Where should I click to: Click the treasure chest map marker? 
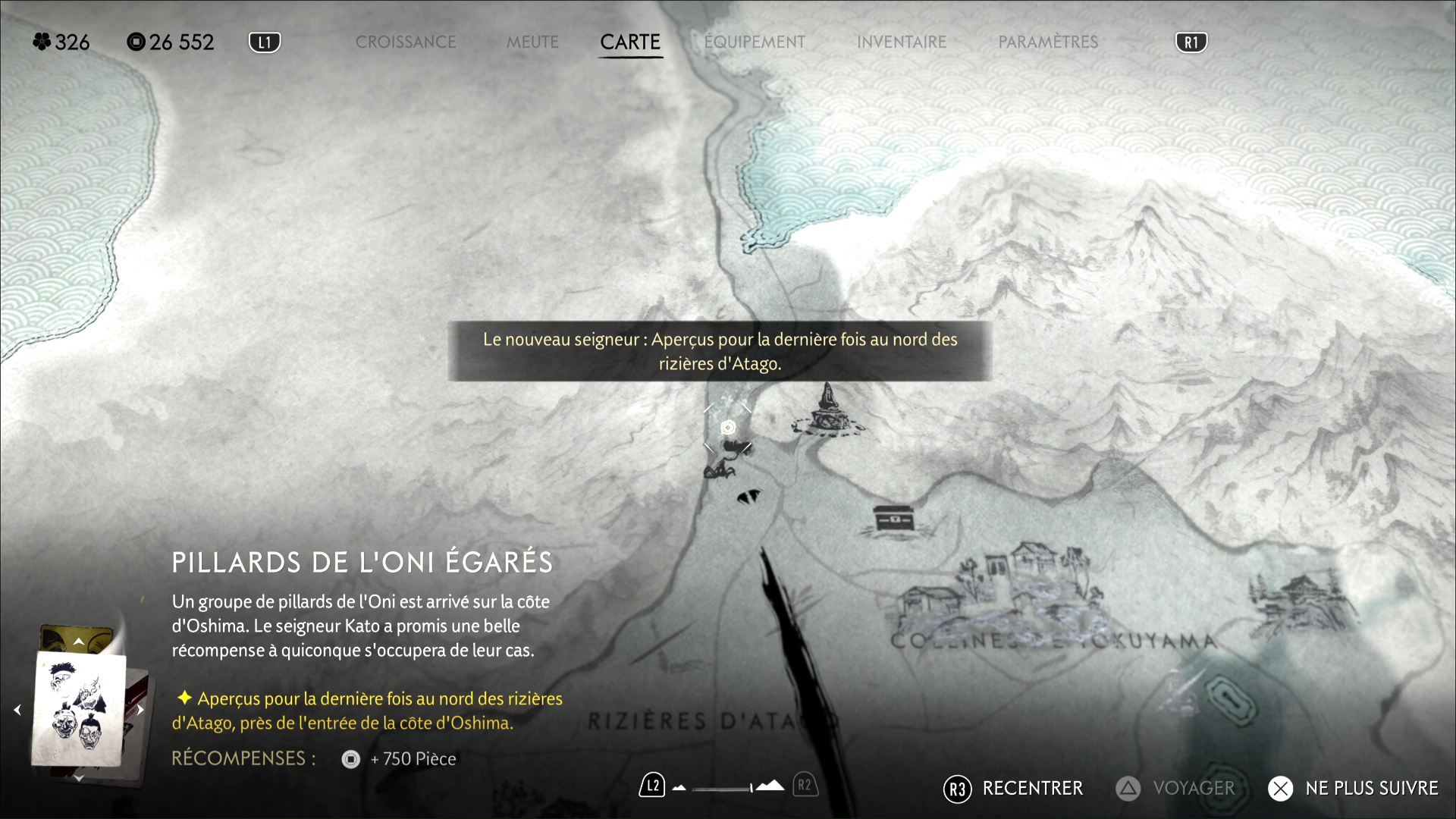click(x=895, y=519)
